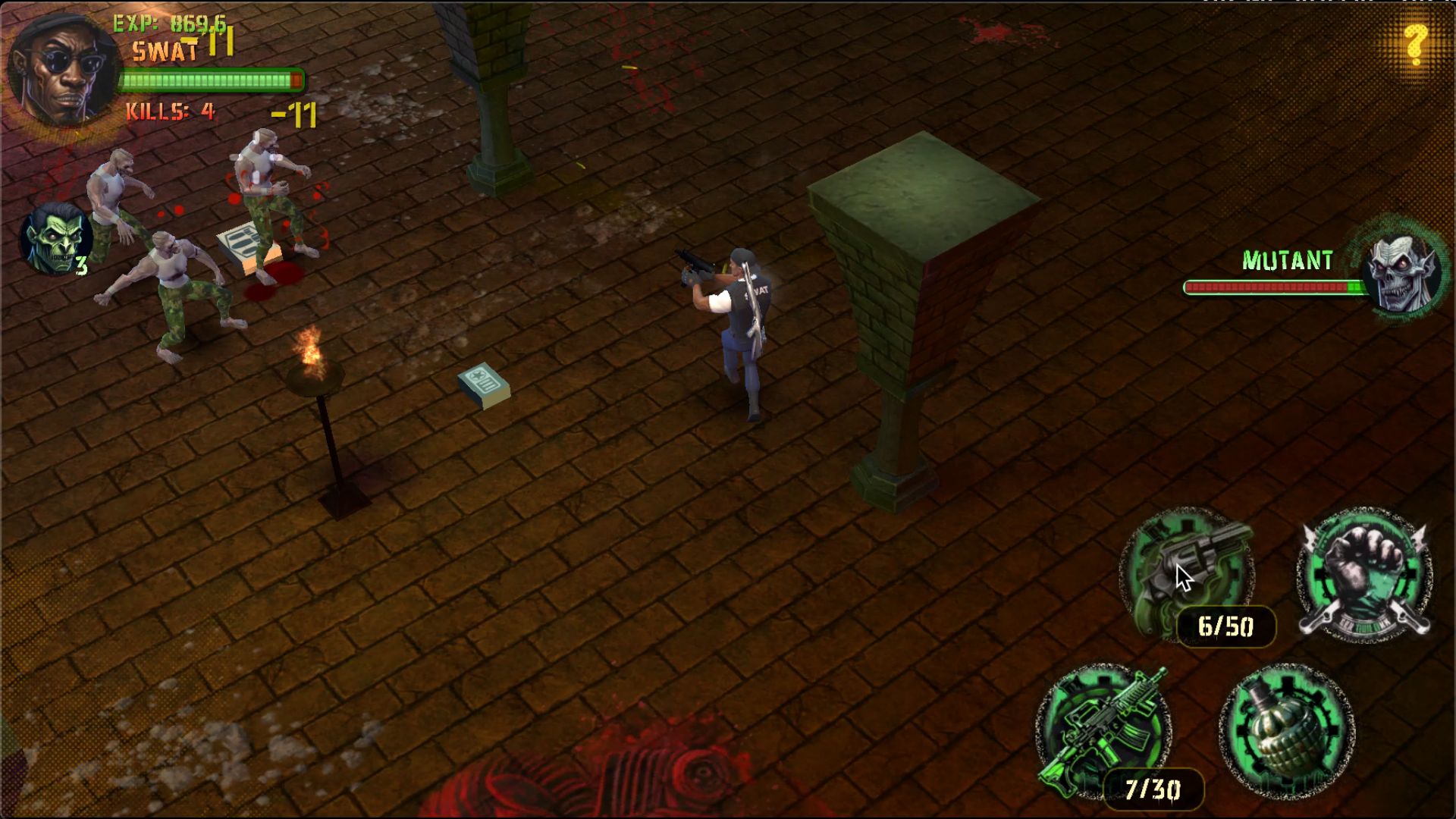
Task: Click the Mutant red health bar
Action: tap(1274, 287)
